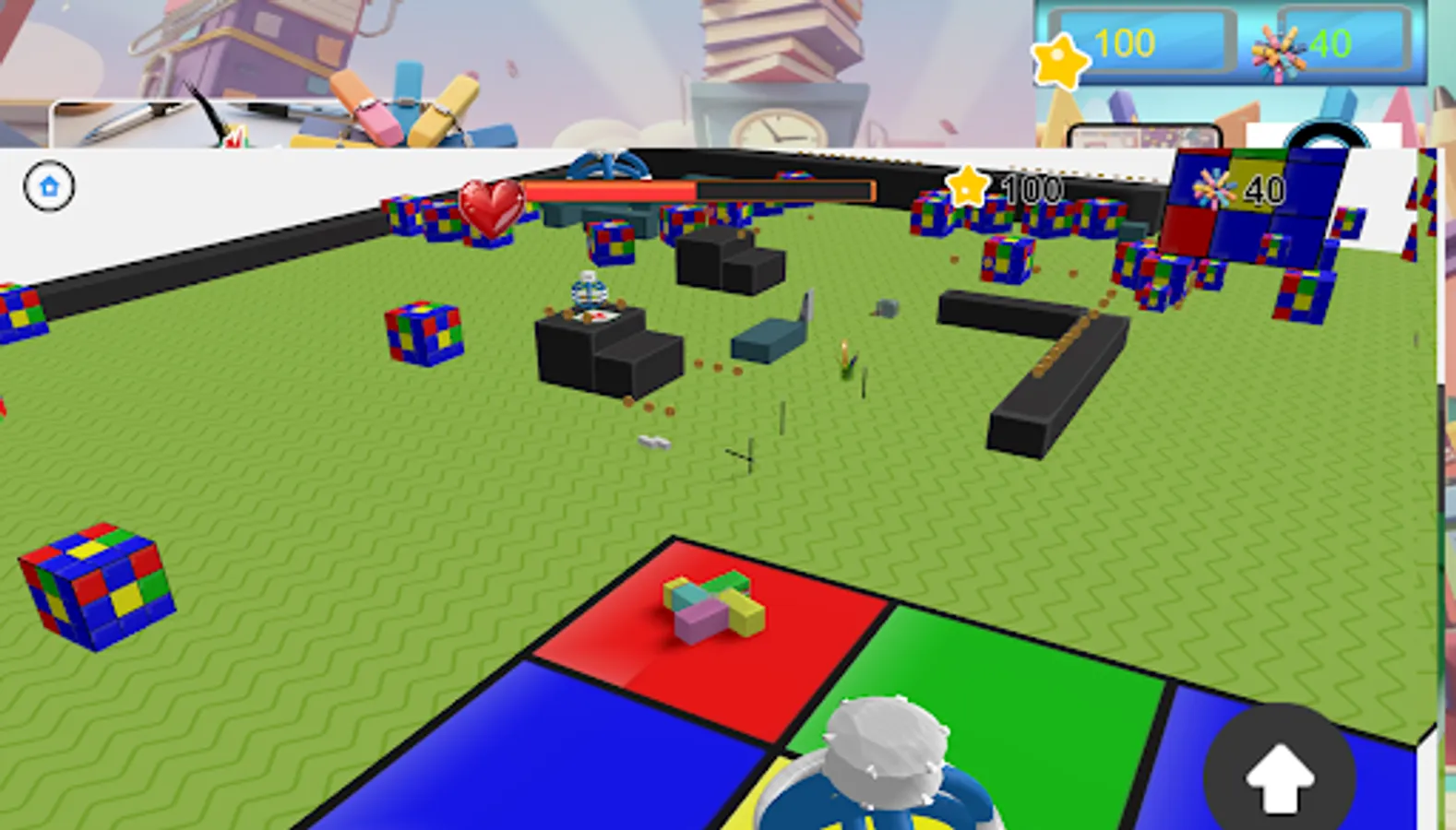Select the yellow star icon on the top HUD
Viewport: 1456px width, 830px height.
pyautogui.click(x=1062, y=61)
